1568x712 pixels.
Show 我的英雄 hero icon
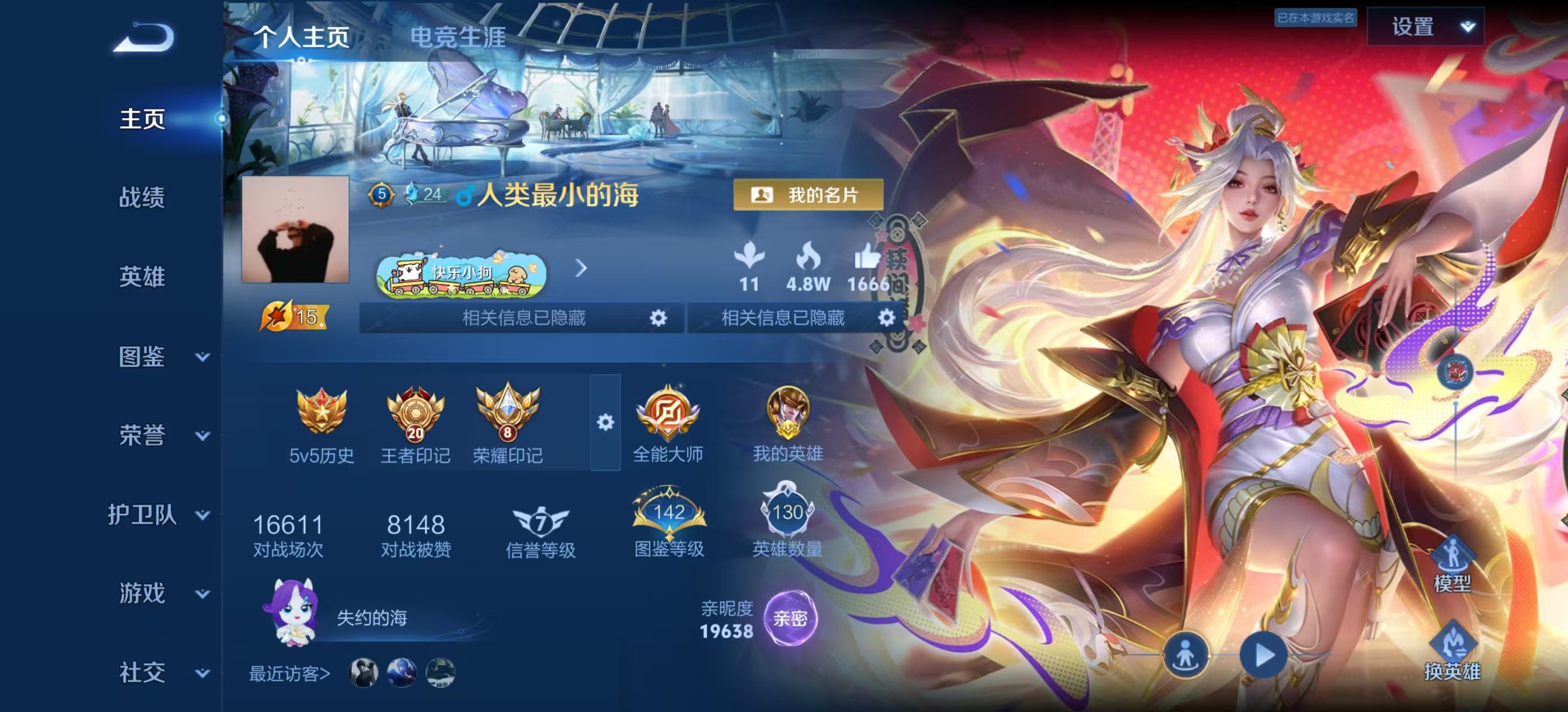[x=788, y=421]
